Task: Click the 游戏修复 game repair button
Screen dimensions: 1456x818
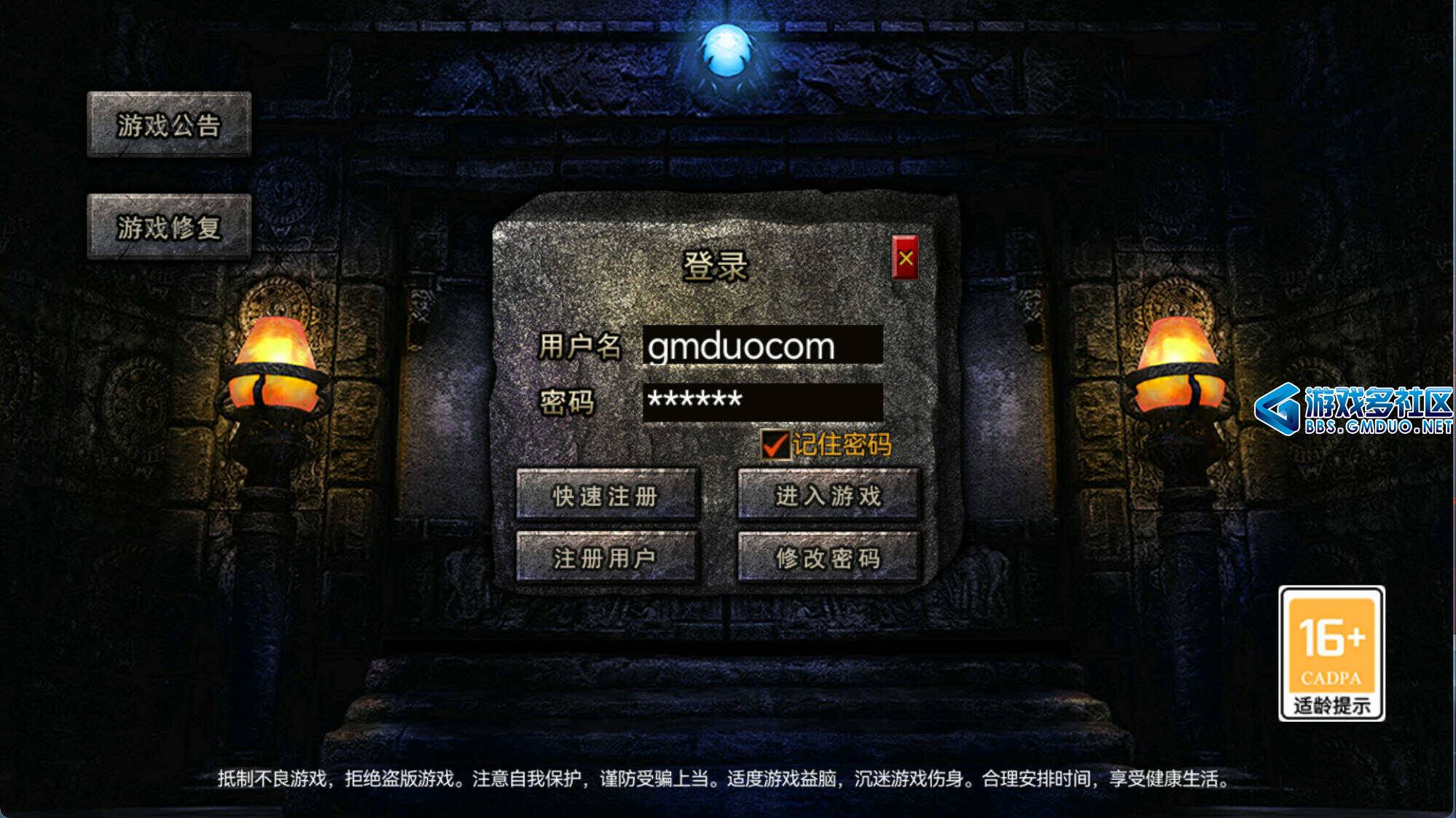Action: pos(169,227)
